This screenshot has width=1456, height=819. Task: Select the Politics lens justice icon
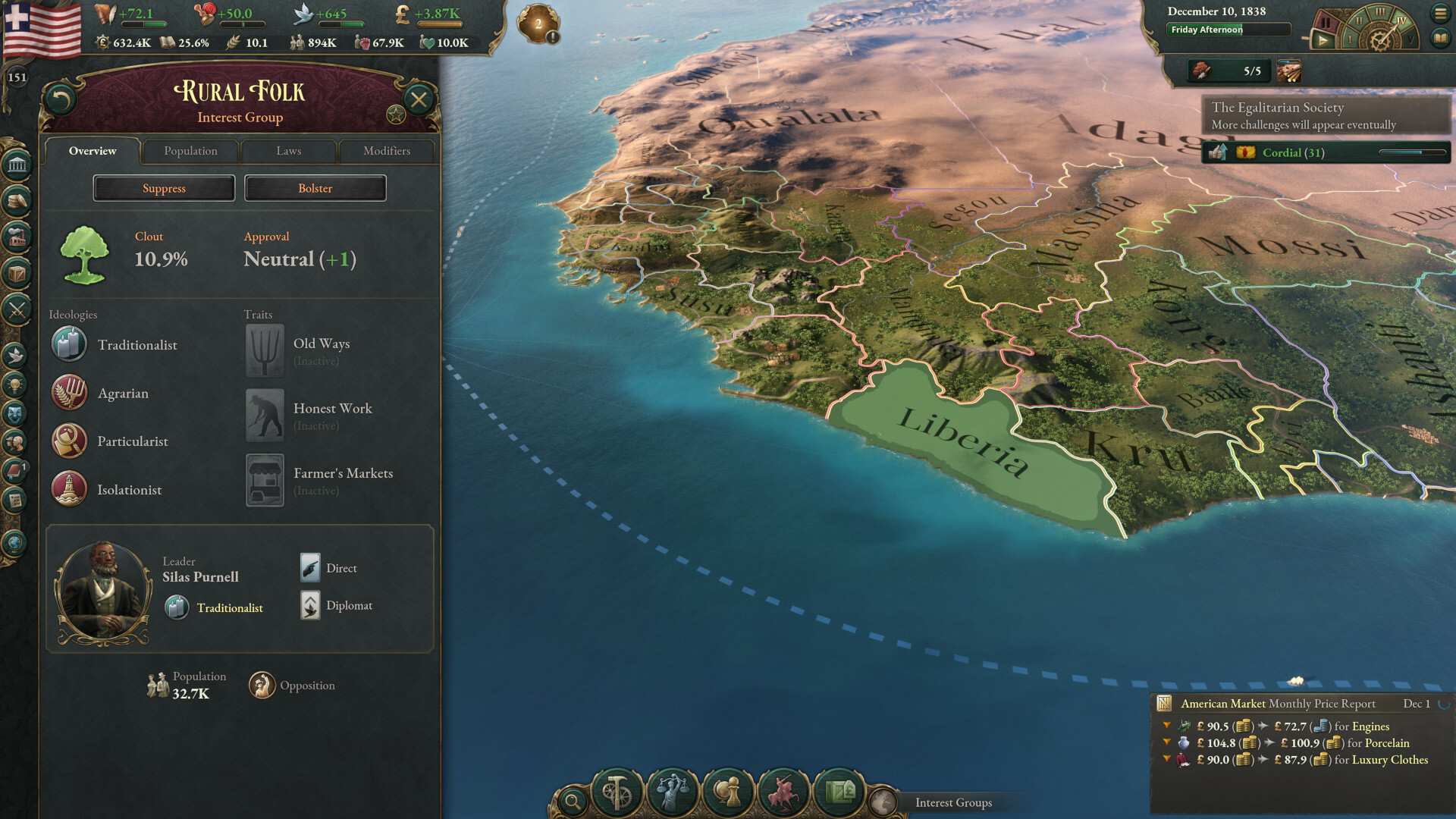[x=672, y=791]
